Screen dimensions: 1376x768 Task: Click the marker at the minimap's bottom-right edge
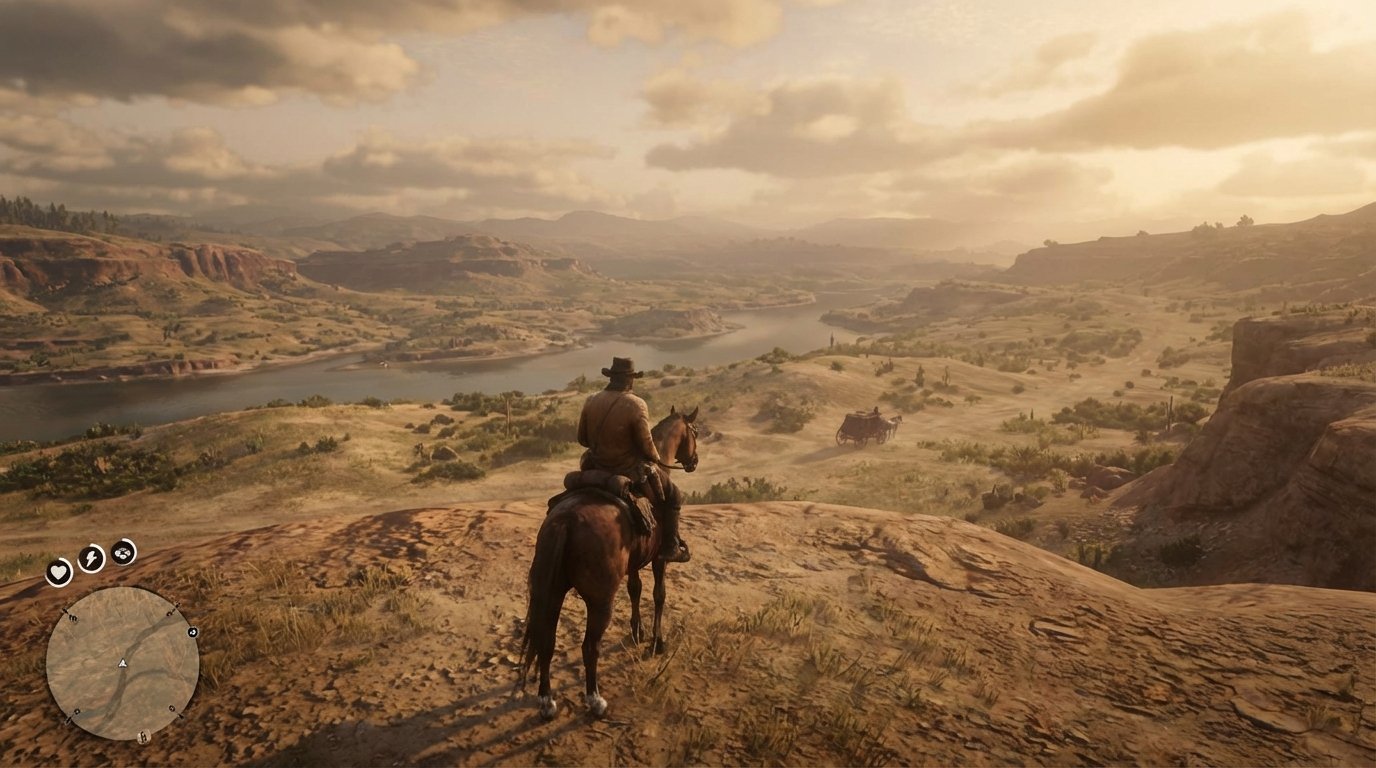coord(172,709)
